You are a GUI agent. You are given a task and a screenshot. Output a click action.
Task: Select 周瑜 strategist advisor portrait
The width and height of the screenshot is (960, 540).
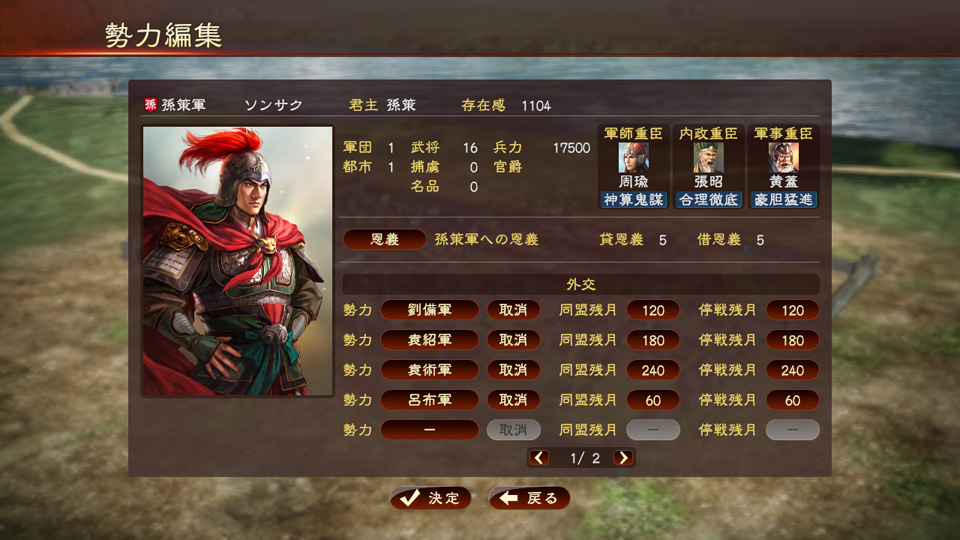click(633, 158)
